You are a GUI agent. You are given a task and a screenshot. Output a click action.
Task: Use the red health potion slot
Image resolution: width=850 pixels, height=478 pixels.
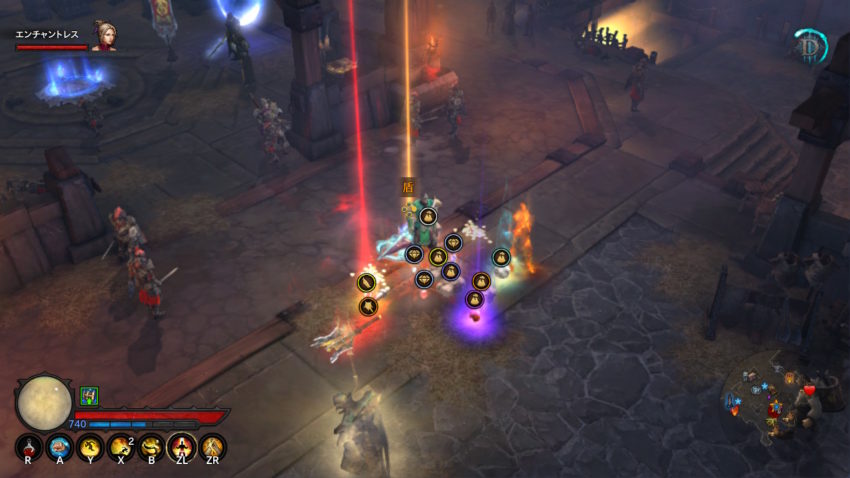tap(29, 447)
